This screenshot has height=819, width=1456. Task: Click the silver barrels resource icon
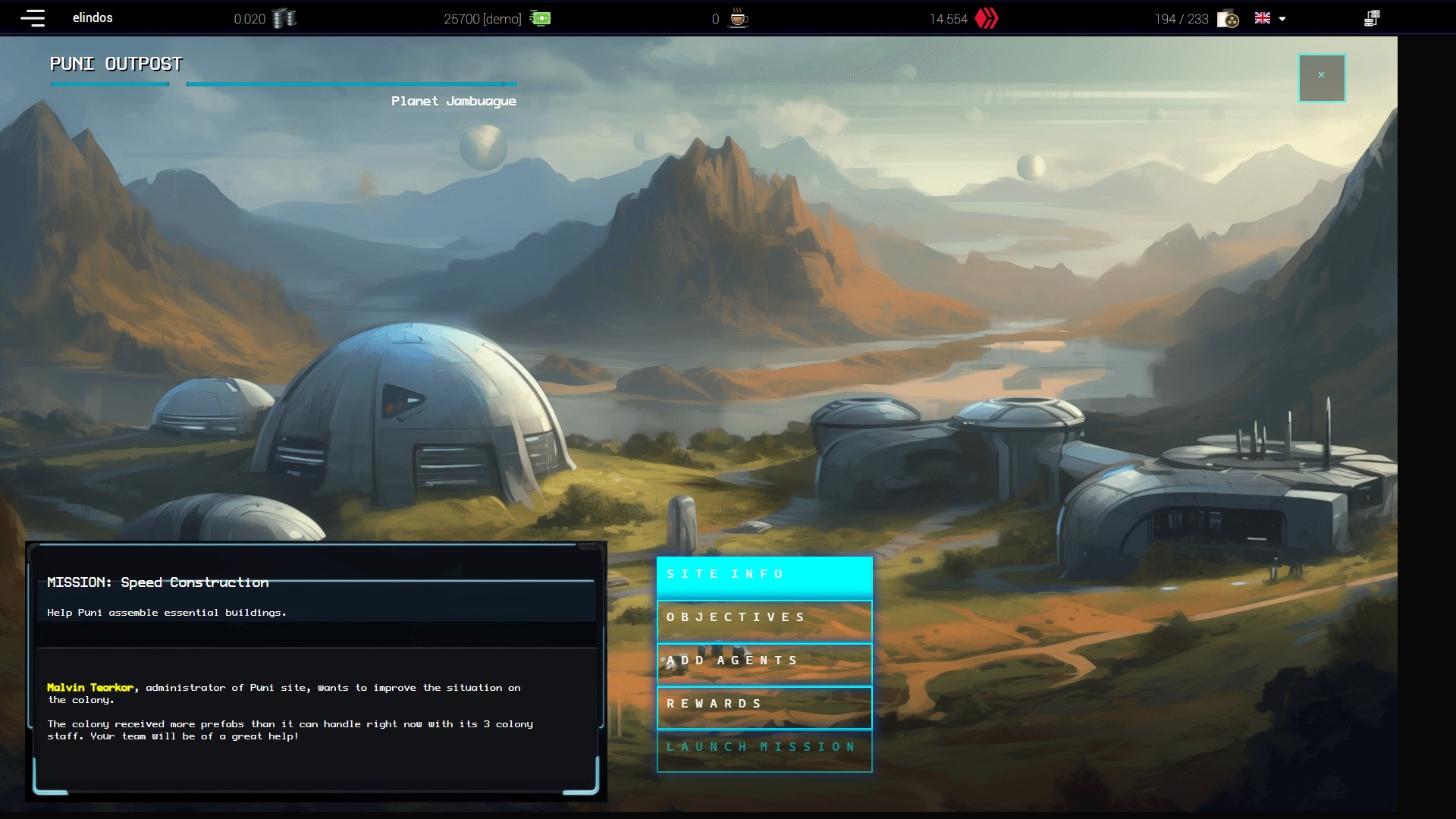(284, 18)
